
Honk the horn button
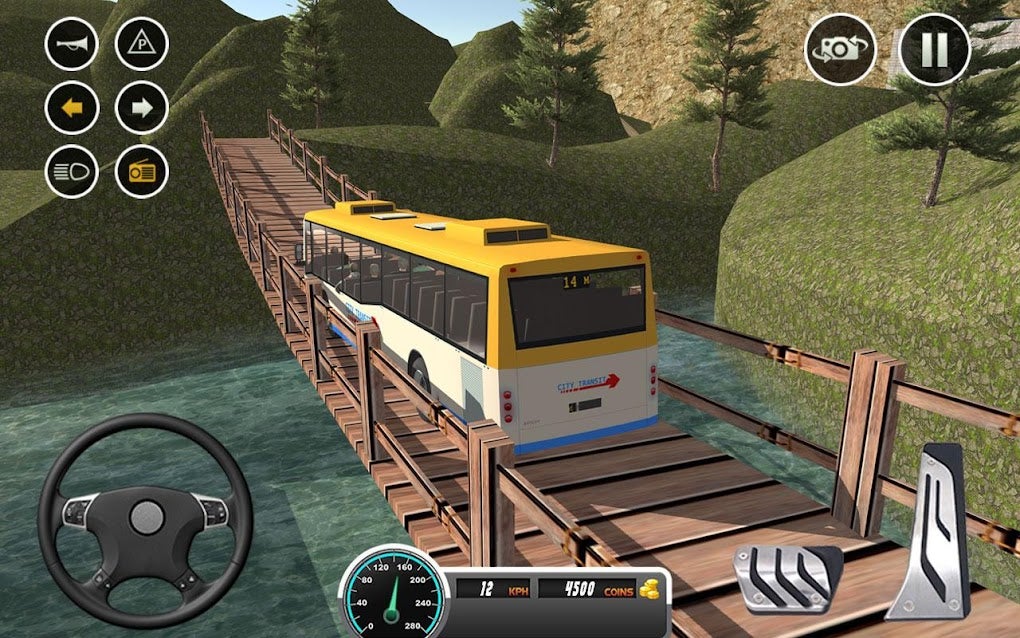tap(72, 44)
